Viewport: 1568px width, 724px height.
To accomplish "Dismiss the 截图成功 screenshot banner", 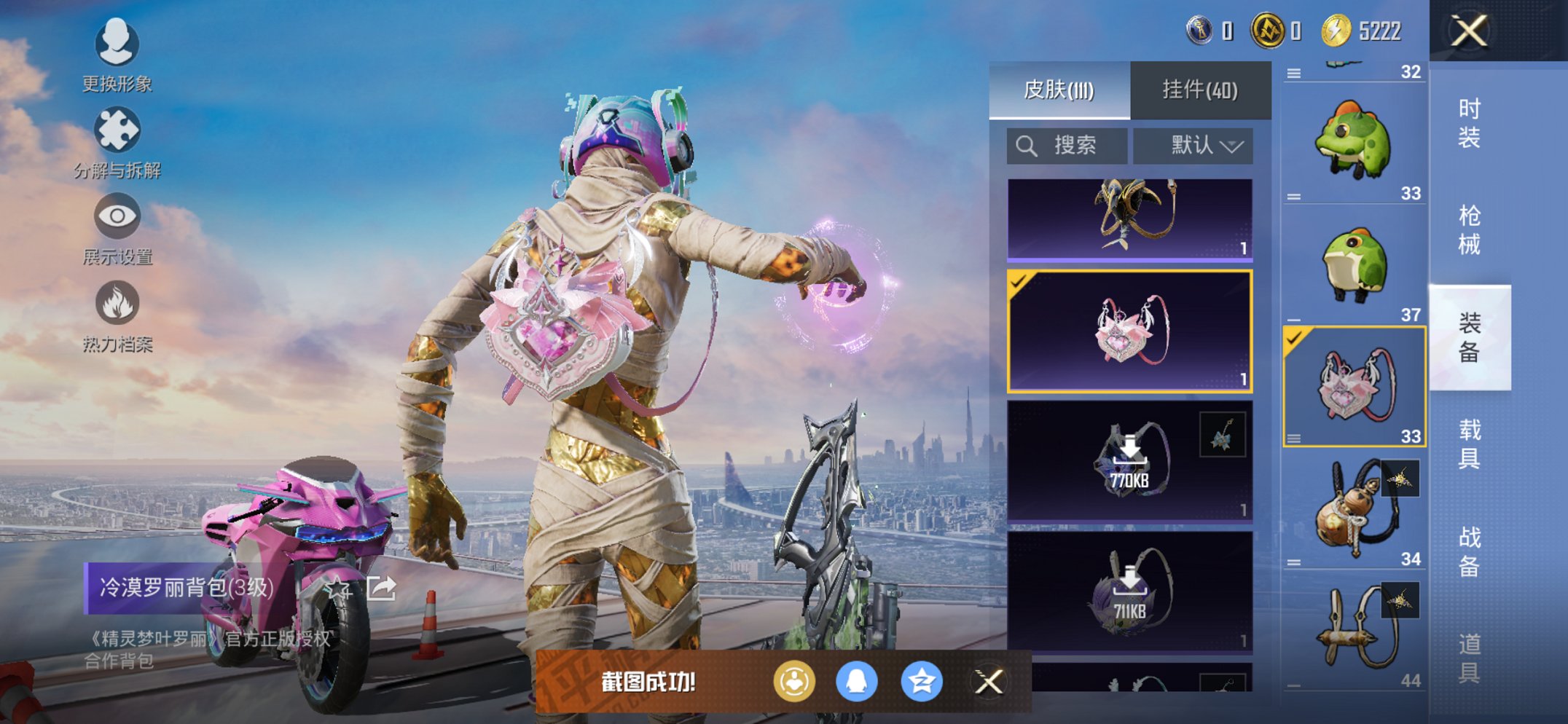I will click(989, 682).
